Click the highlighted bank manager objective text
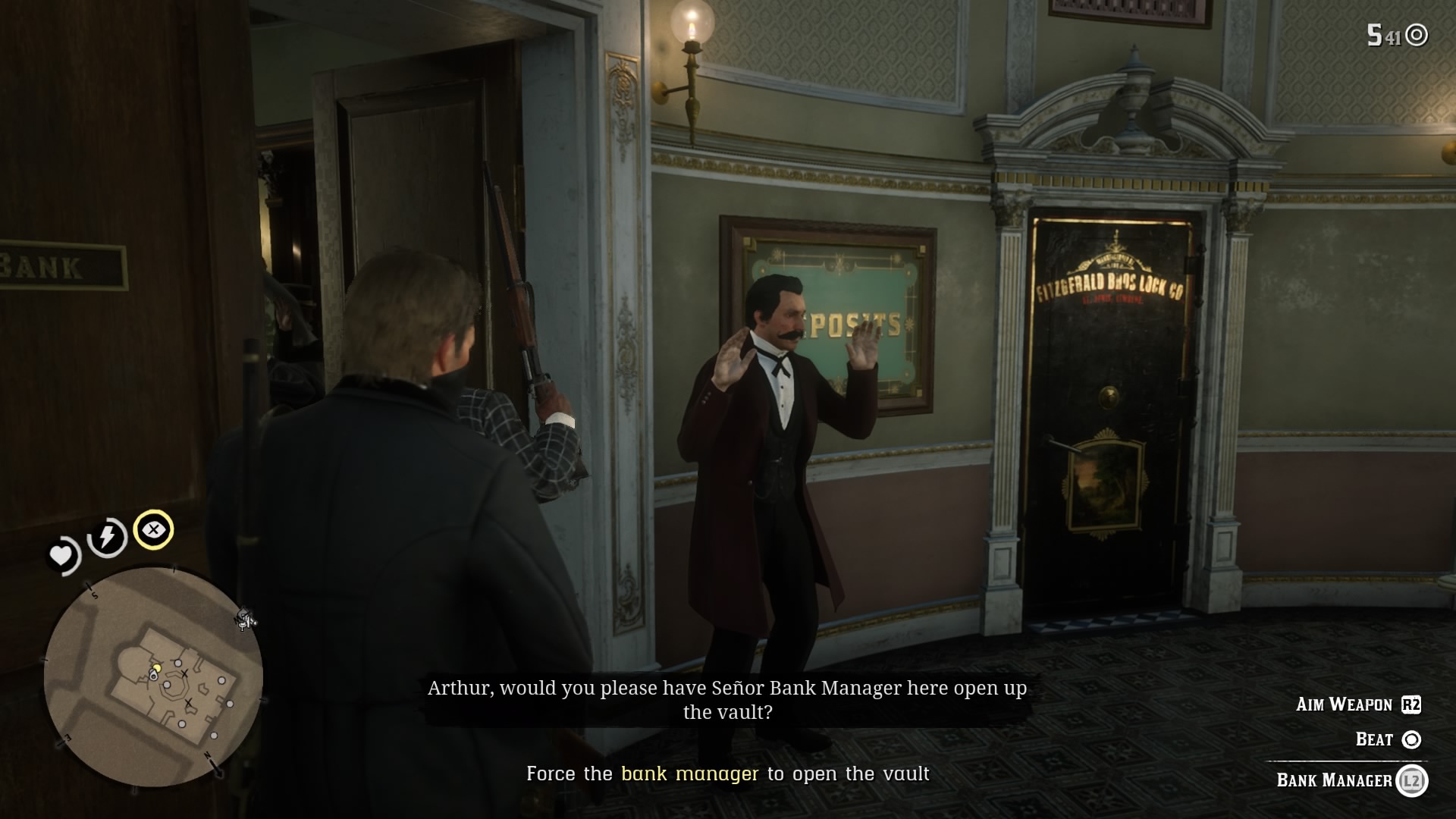Image resolution: width=1456 pixels, height=819 pixels. tap(689, 774)
